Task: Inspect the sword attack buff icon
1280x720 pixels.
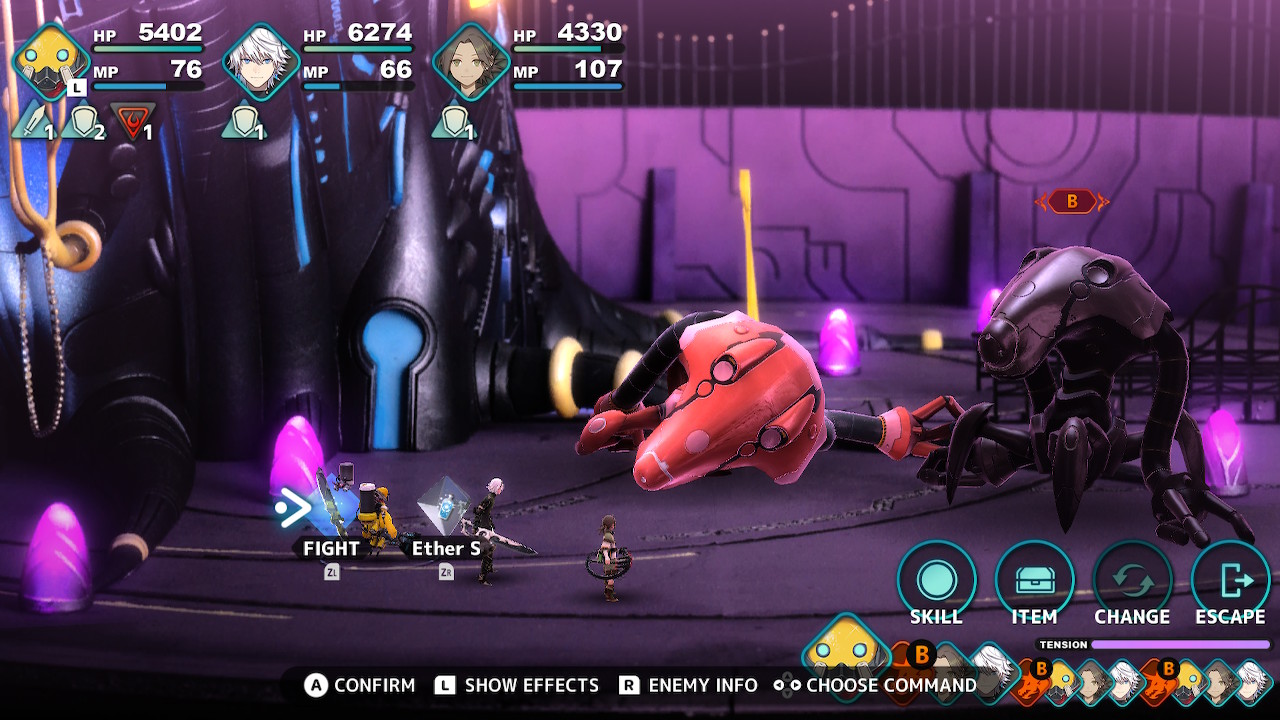Action: pos(33,122)
